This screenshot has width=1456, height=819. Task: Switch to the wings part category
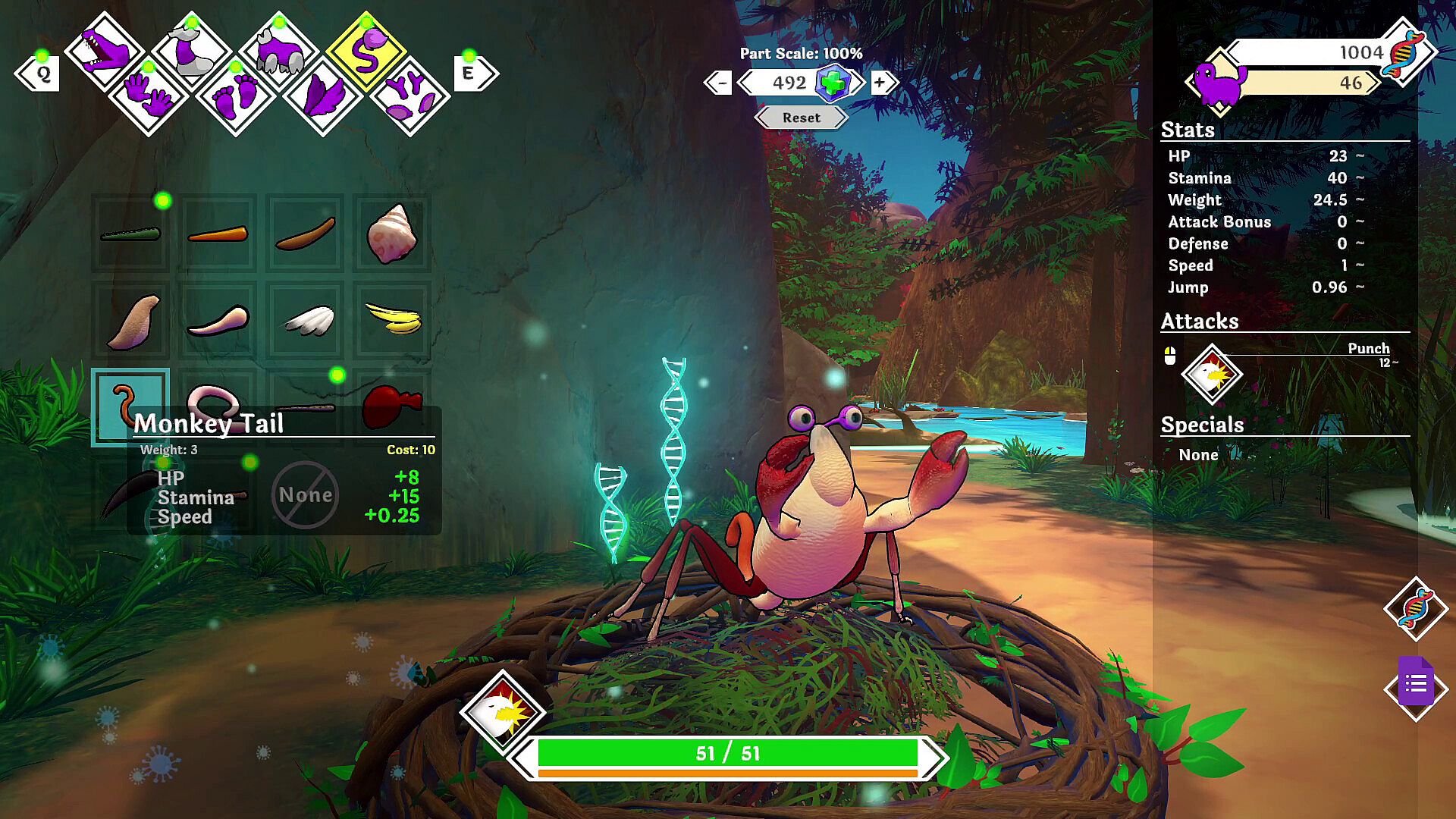point(323,98)
